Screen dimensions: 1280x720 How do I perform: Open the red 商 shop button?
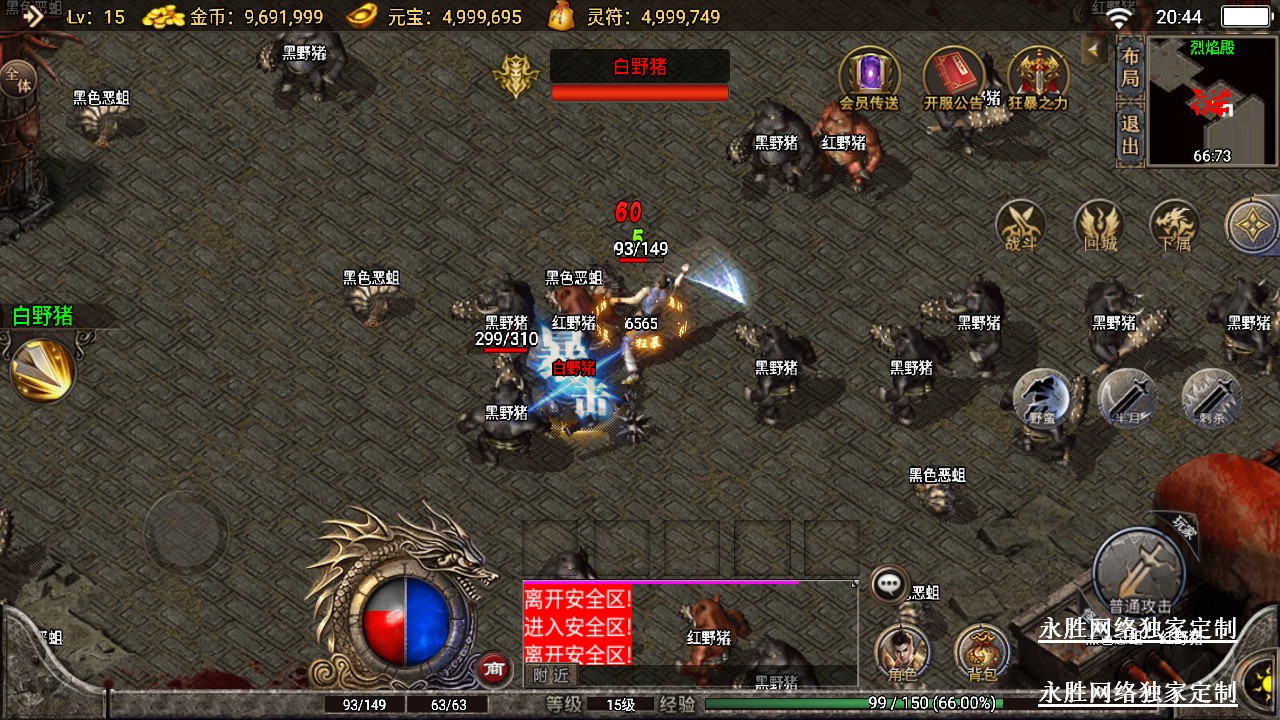[491, 669]
